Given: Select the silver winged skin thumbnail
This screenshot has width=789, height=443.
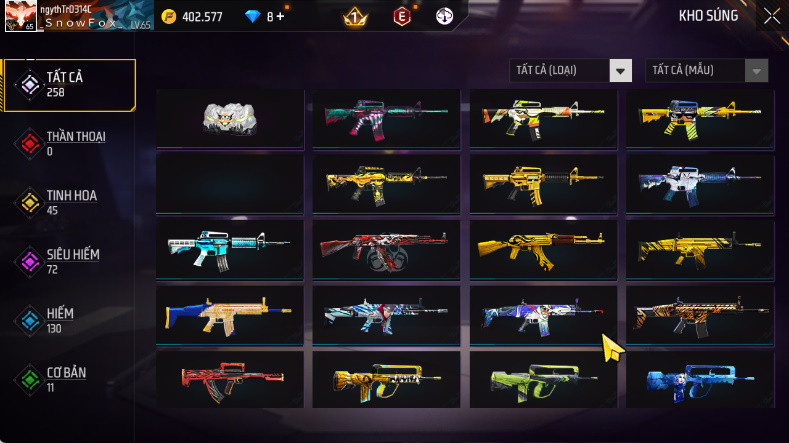Looking at the screenshot, I should 230,118.
